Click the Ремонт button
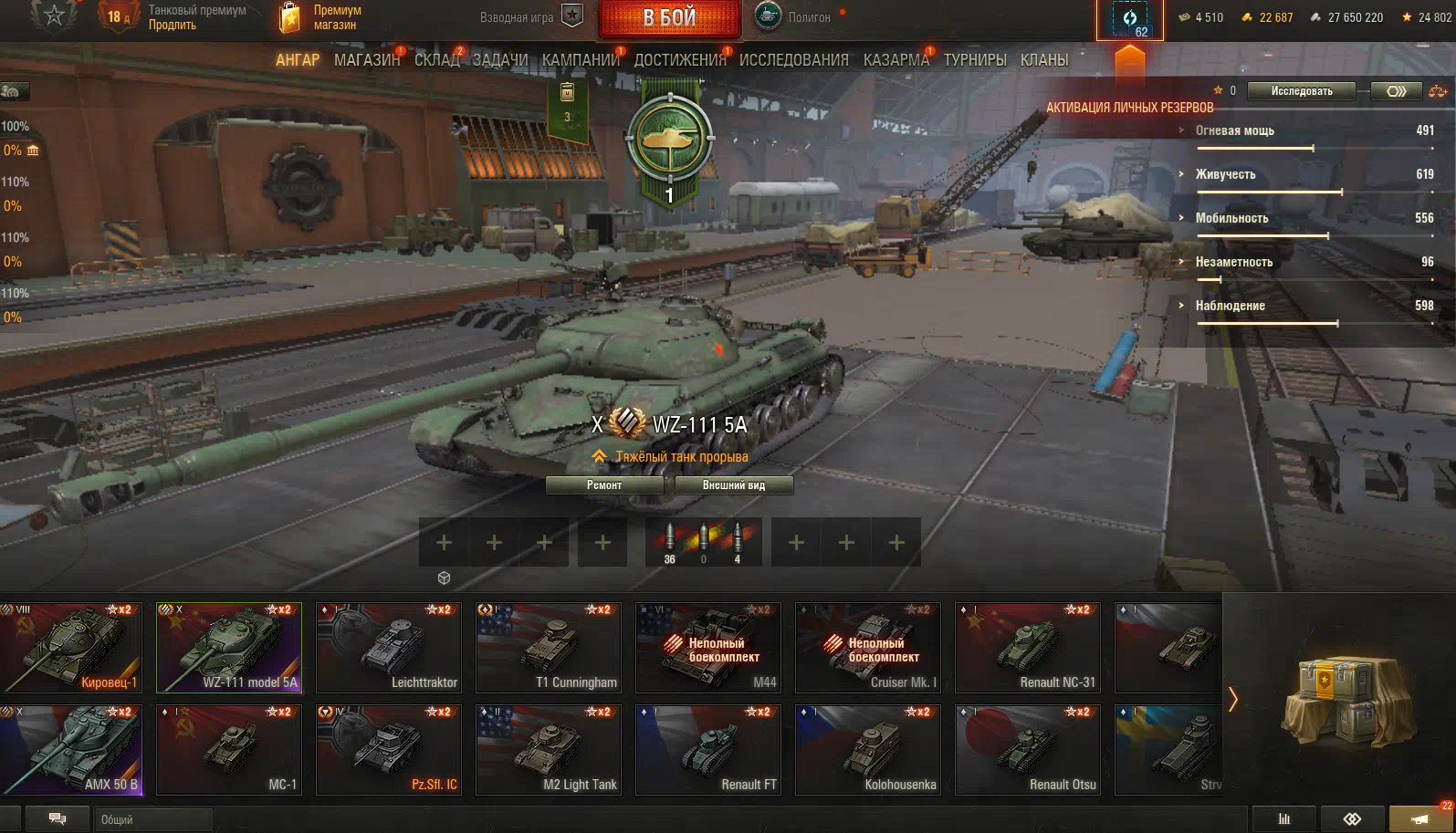1456x833 pixels. (x=604, y=485)
